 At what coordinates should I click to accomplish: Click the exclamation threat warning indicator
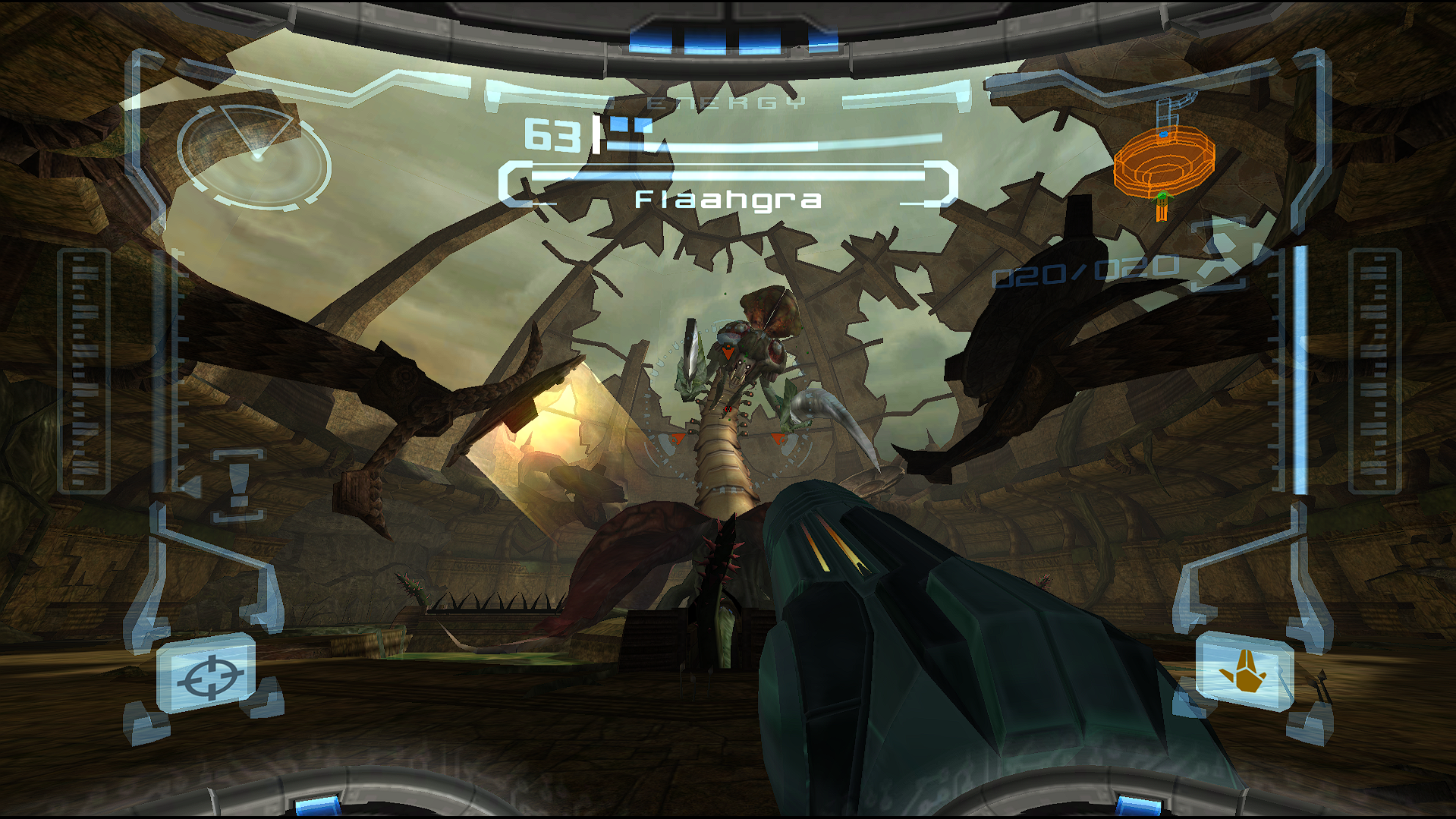click(239, 484)
